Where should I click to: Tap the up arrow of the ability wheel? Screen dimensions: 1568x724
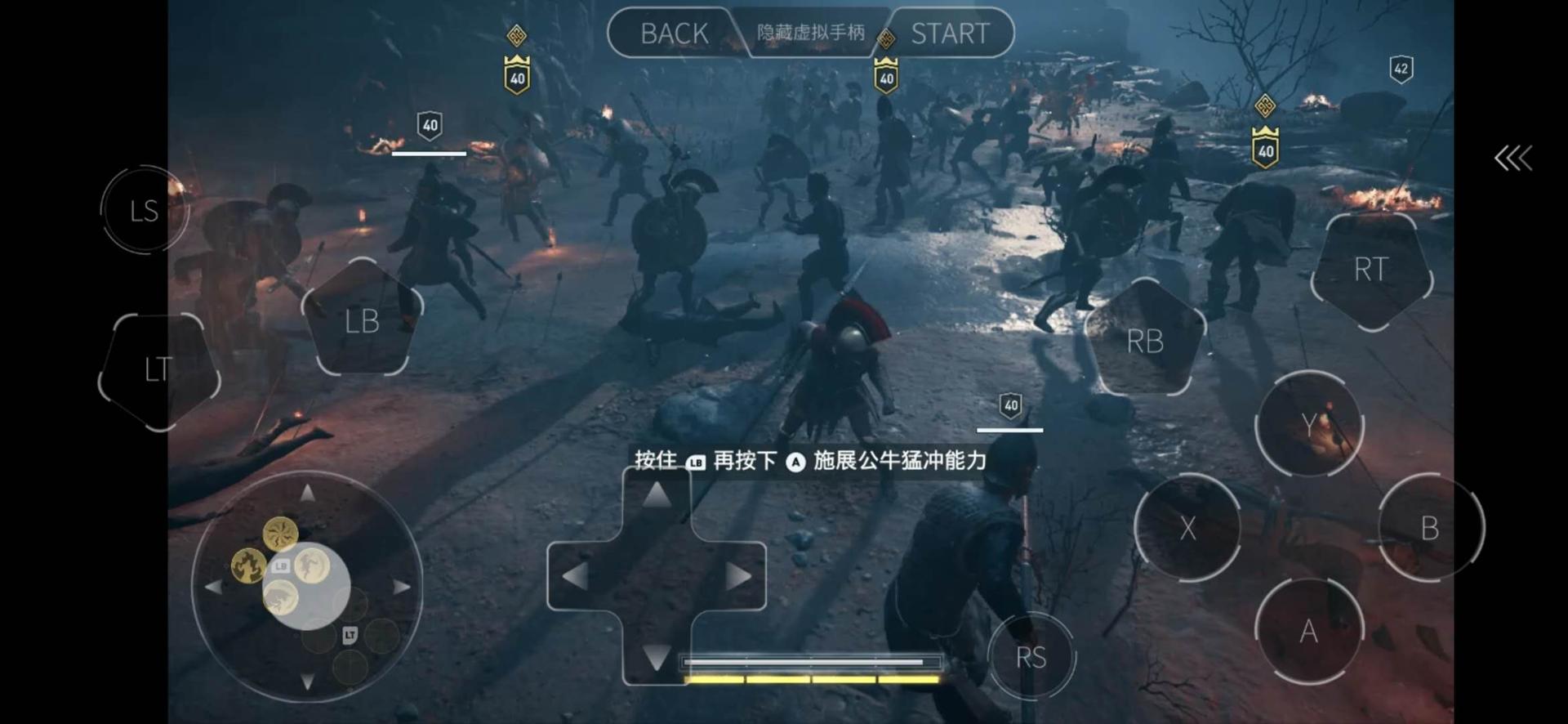[307, 491]
